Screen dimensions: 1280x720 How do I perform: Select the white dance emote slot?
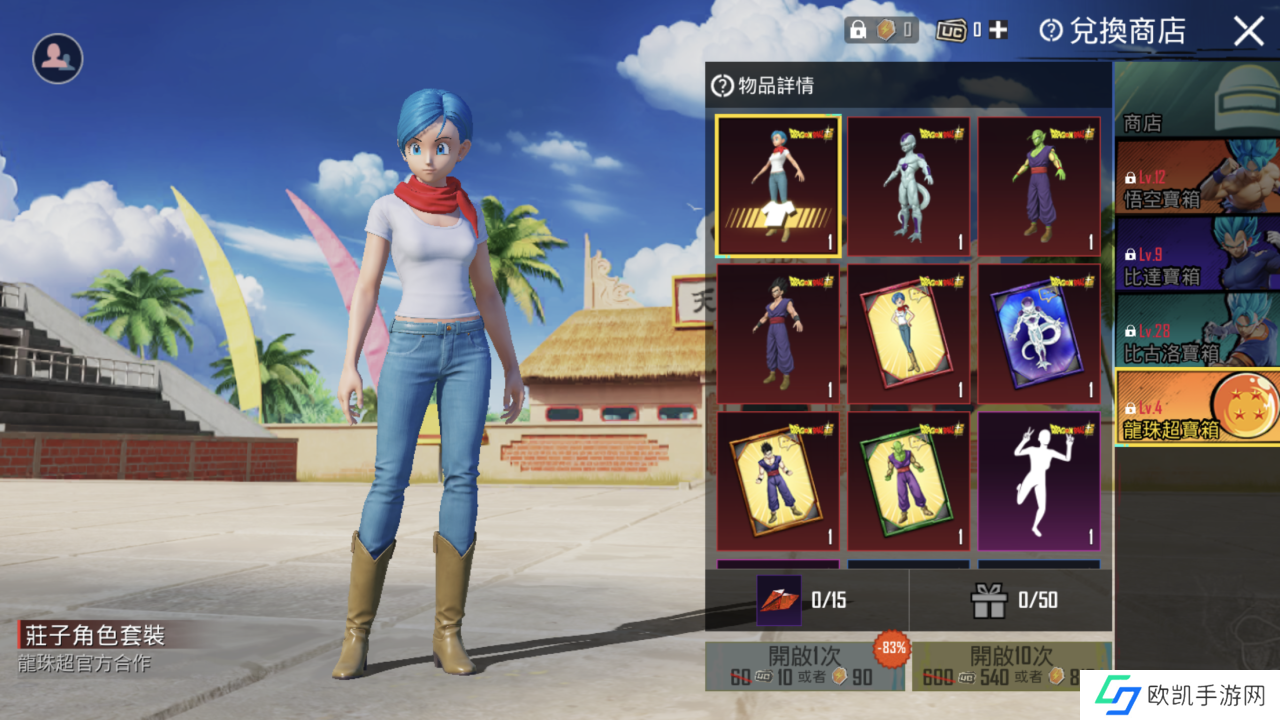[1039, 481]
